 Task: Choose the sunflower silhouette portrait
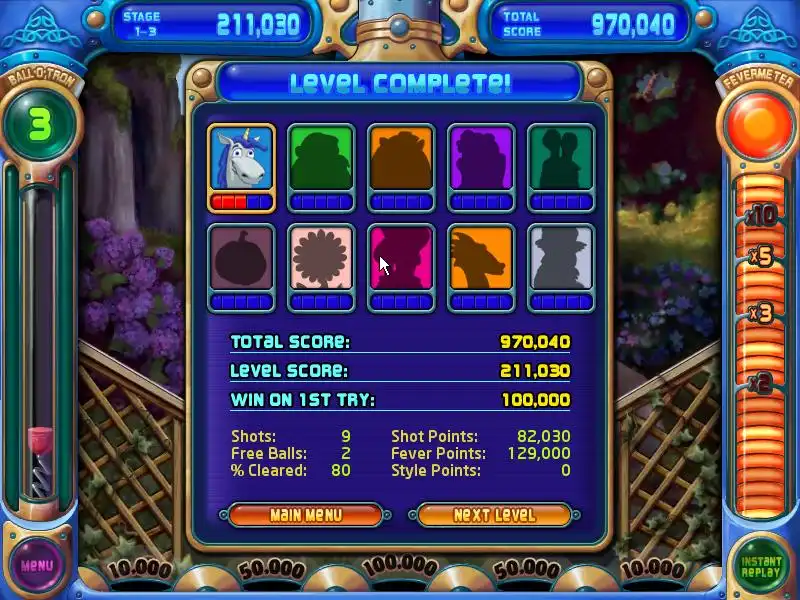(x=321, y=258)
